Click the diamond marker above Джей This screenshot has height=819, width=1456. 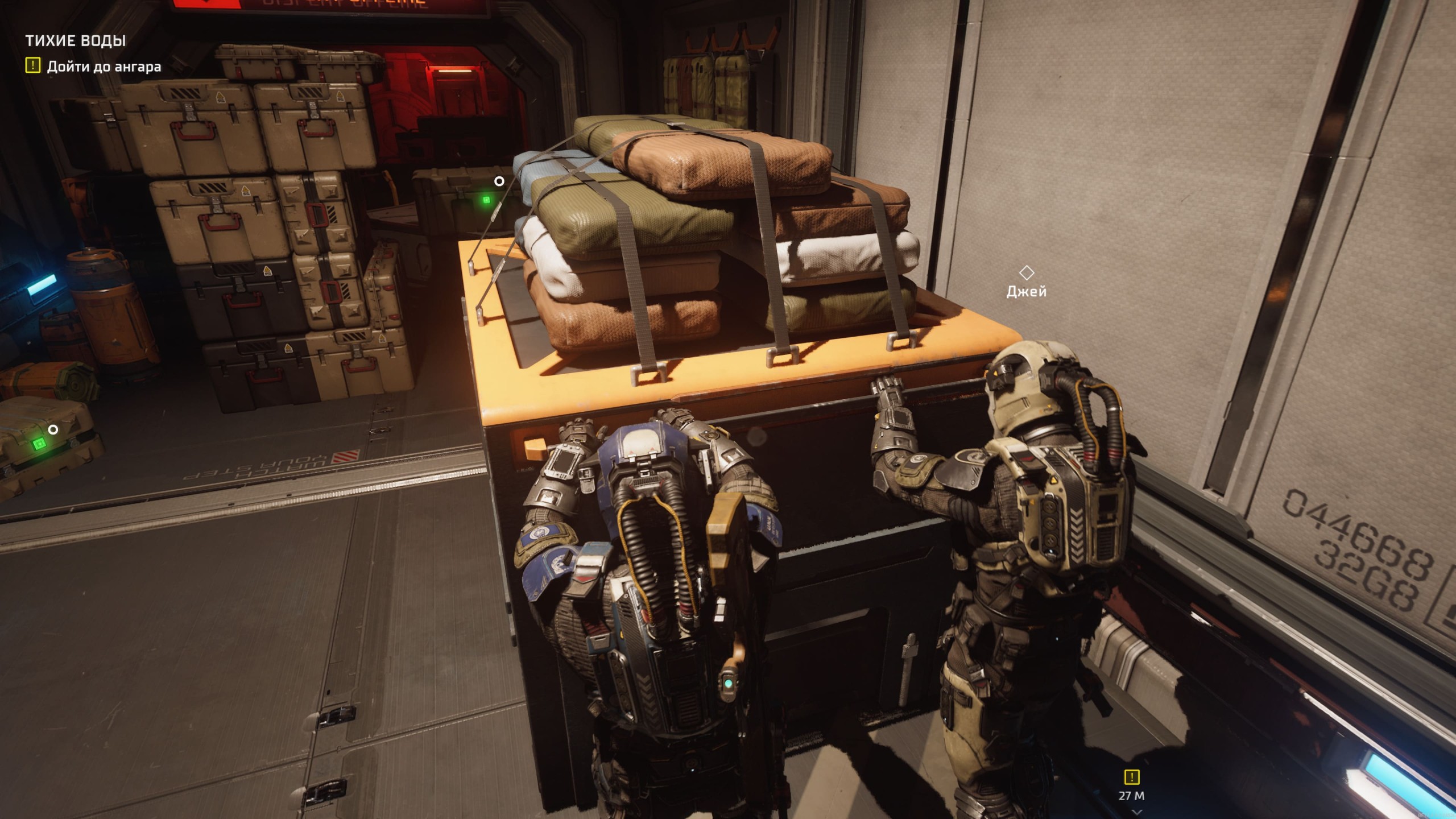coord(1026,273)
